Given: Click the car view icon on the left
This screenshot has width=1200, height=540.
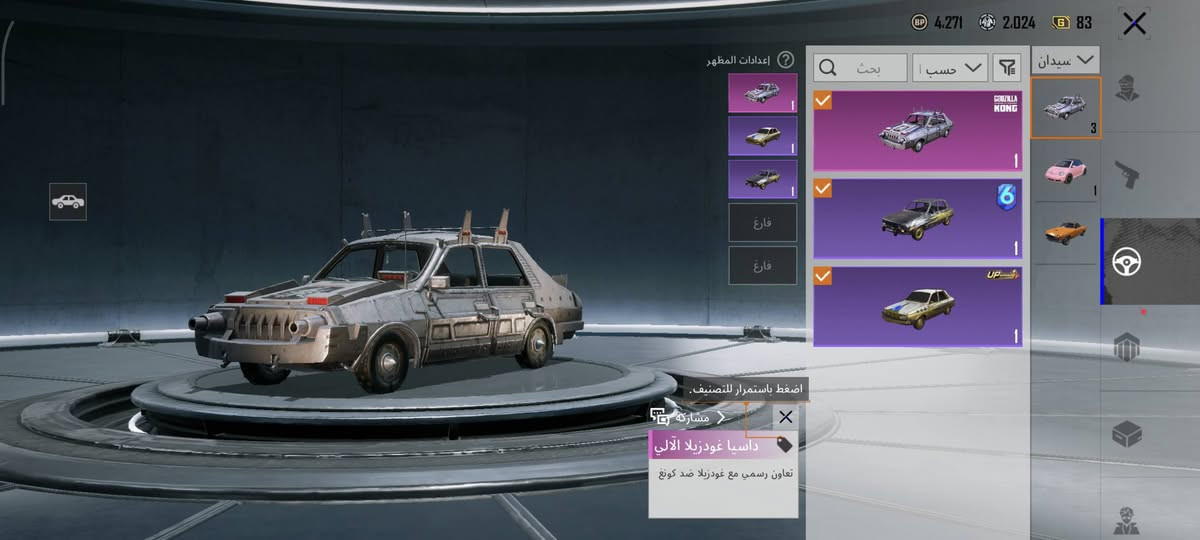Looking at the screenshot, I should 68,201.
